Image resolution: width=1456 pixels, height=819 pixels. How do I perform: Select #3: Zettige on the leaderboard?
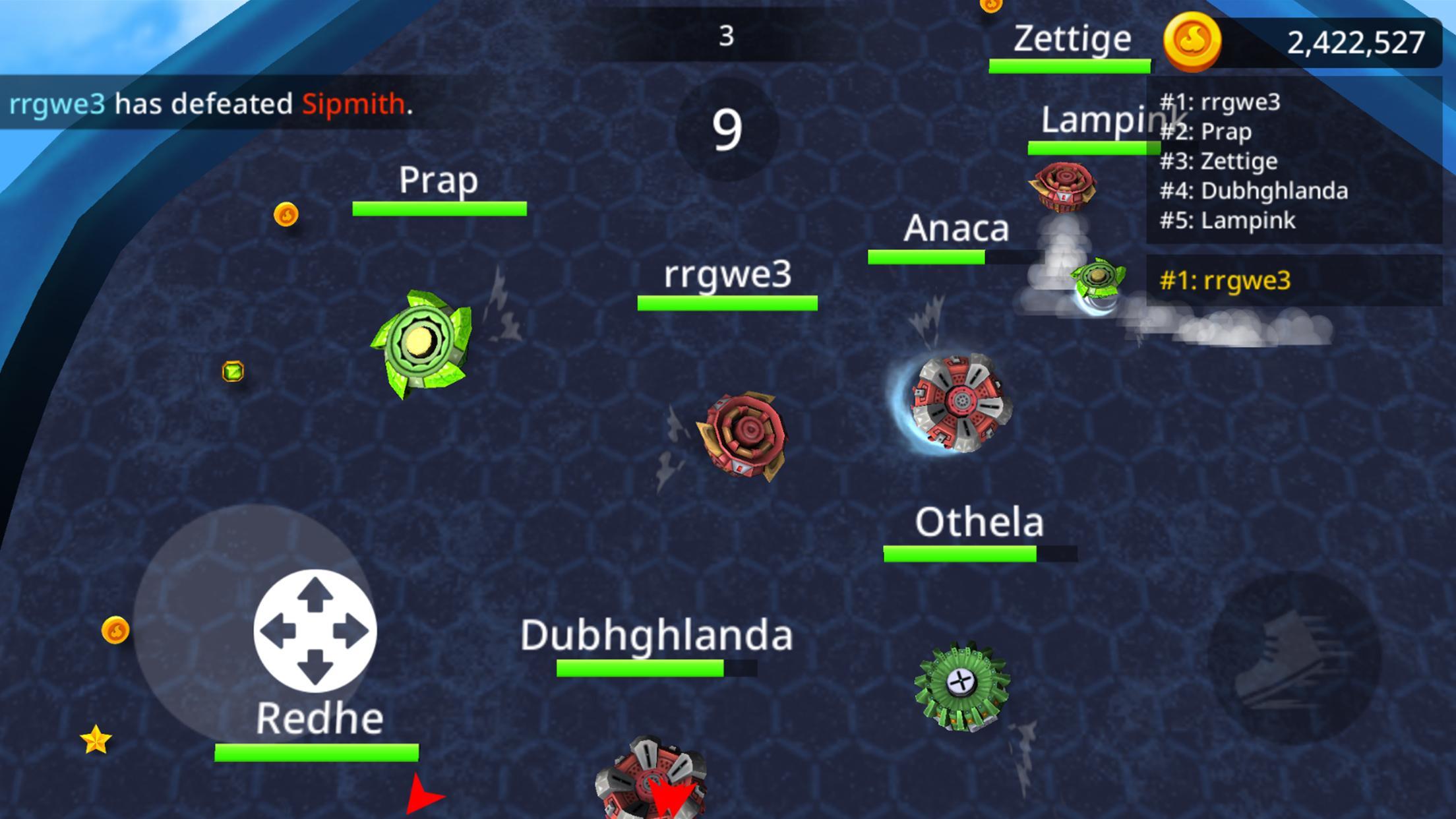1217,160
